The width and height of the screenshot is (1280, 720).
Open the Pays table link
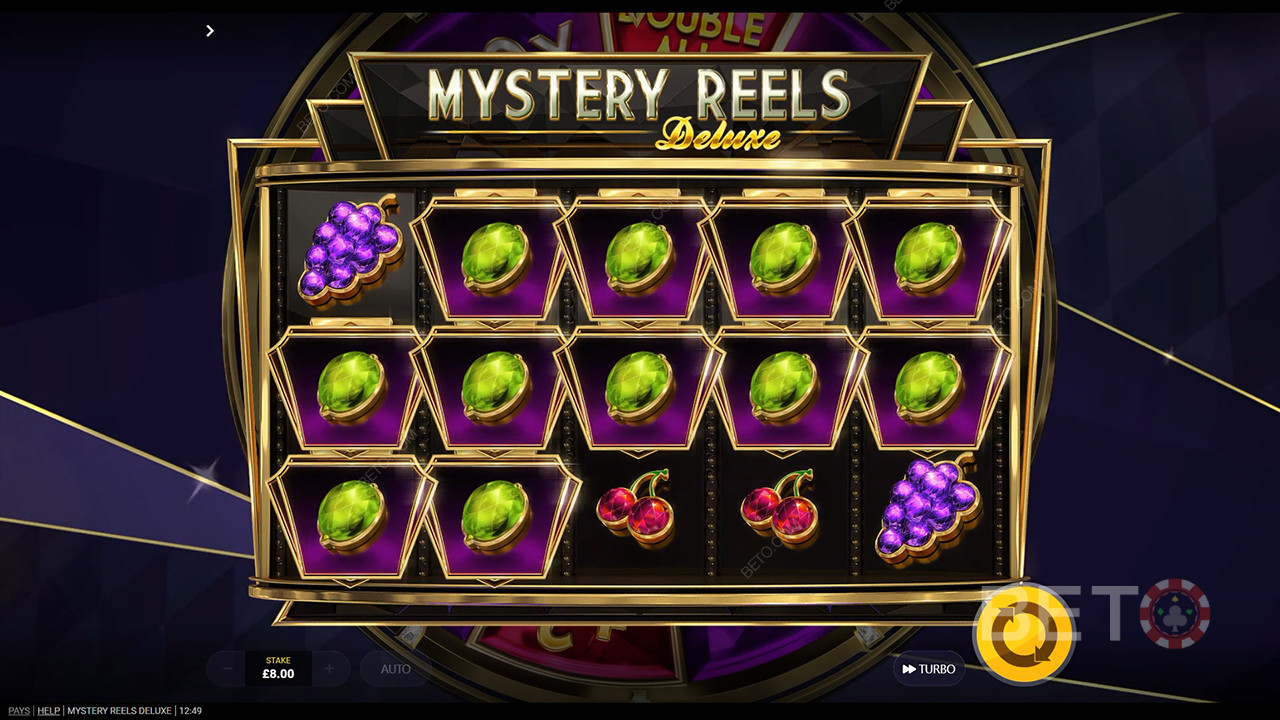coord(16,711)
